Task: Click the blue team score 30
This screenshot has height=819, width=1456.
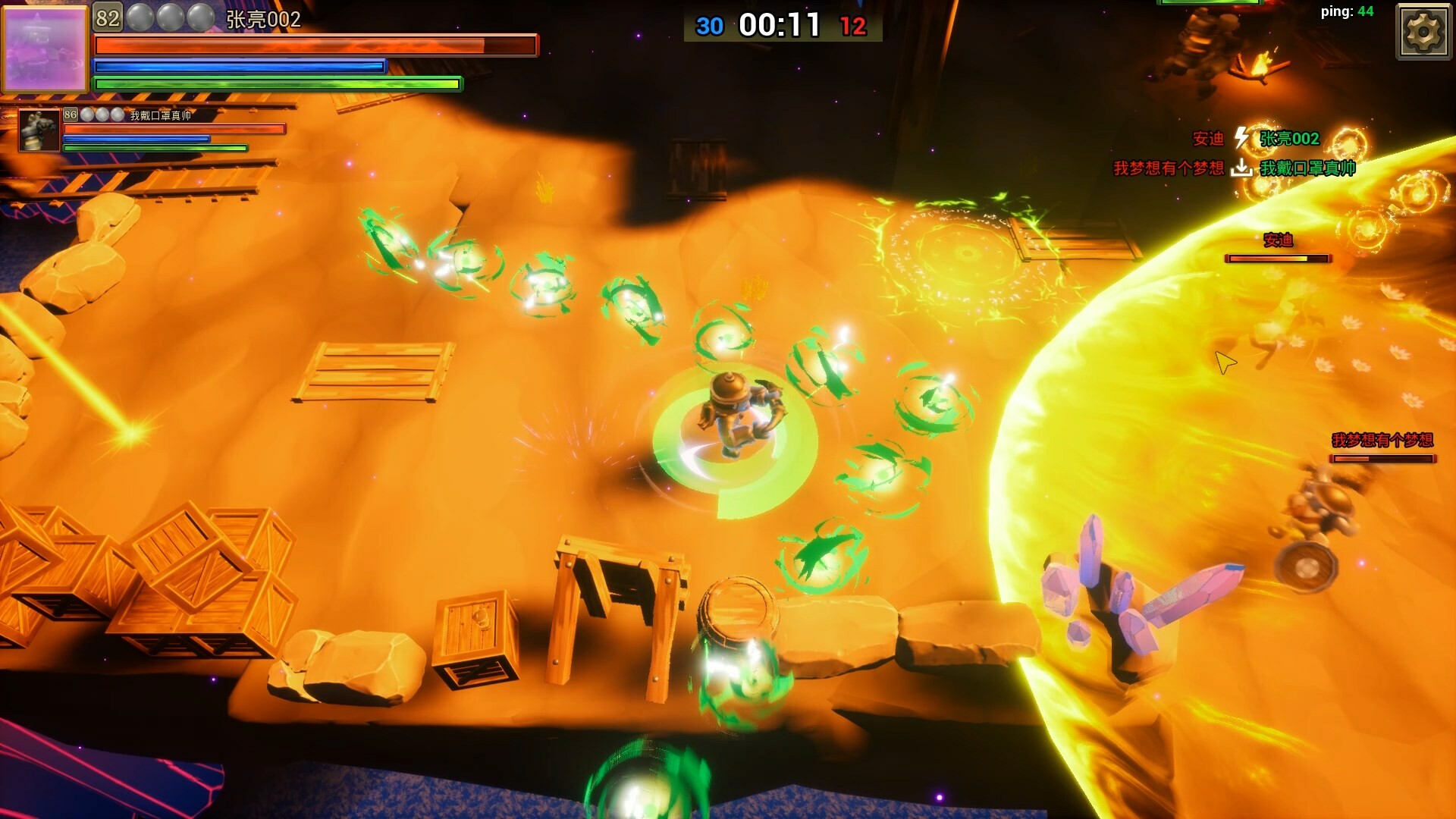Action: [710, 26]
